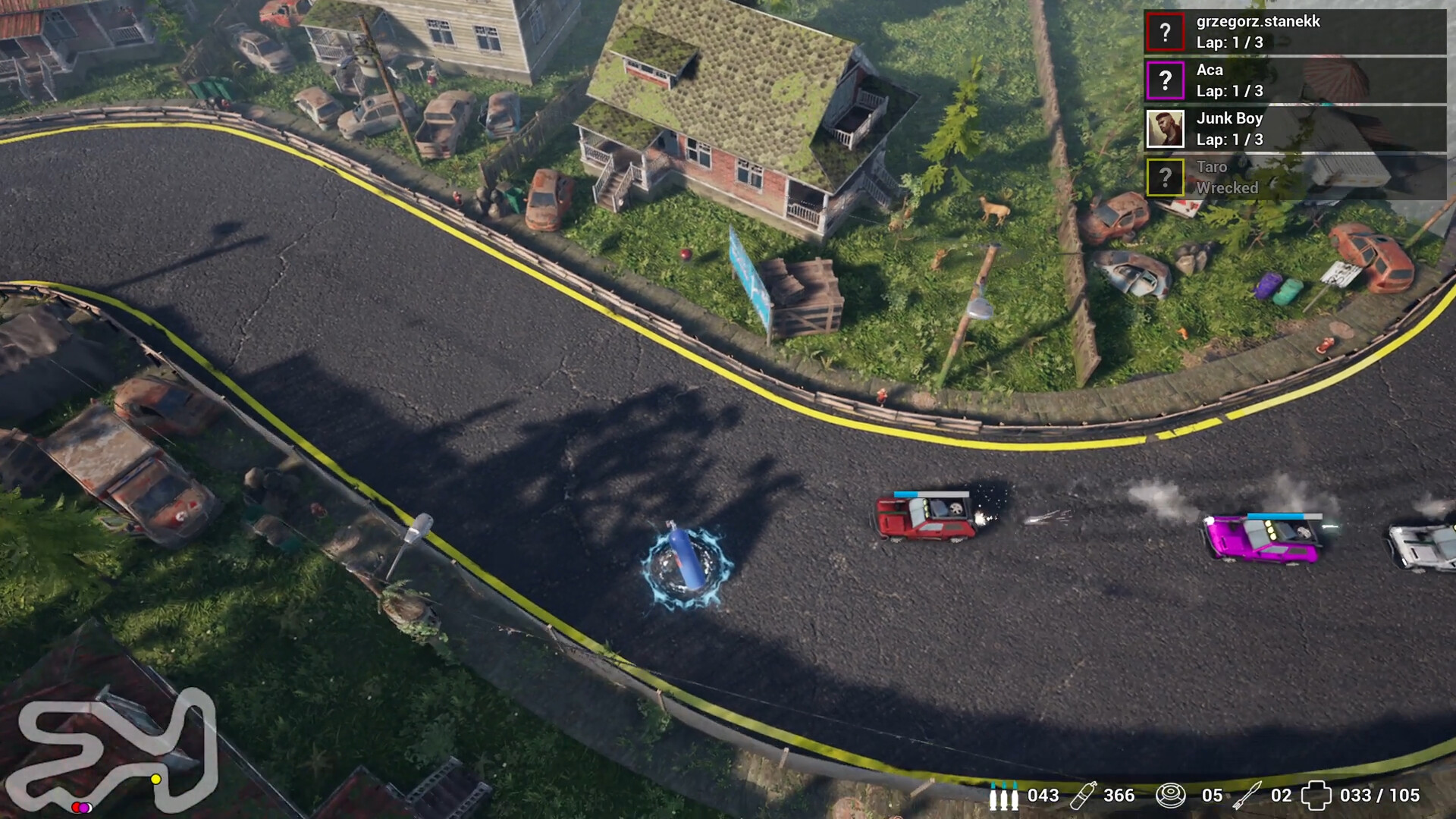Select the bullets ammo icon in HUD

tap(1005, 796)
